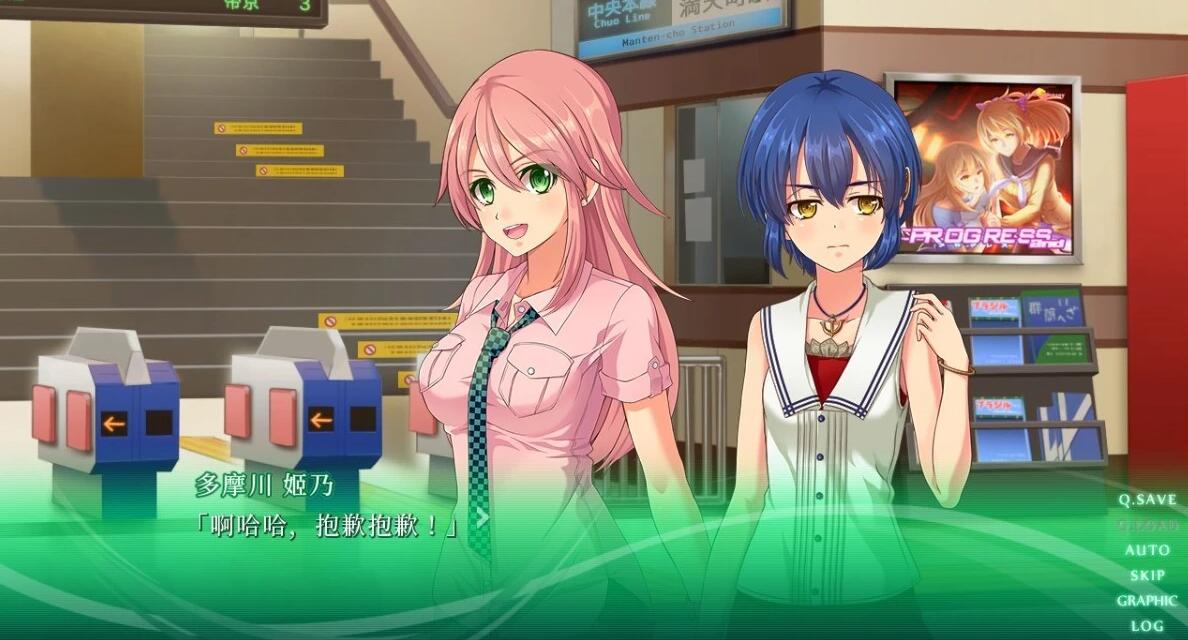This screenshot has width=1188, height=640.
Task: Load the quick save via dimmed Q.LOAD
Action: tap(1147, 525)
